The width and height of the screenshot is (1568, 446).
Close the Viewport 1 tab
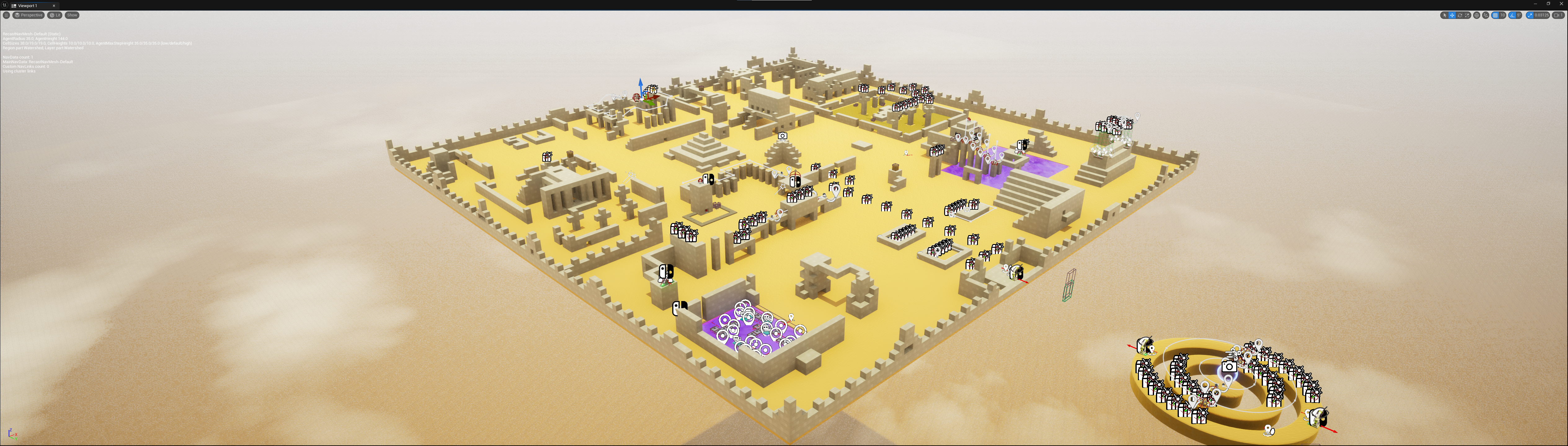[x=54, y=6]
